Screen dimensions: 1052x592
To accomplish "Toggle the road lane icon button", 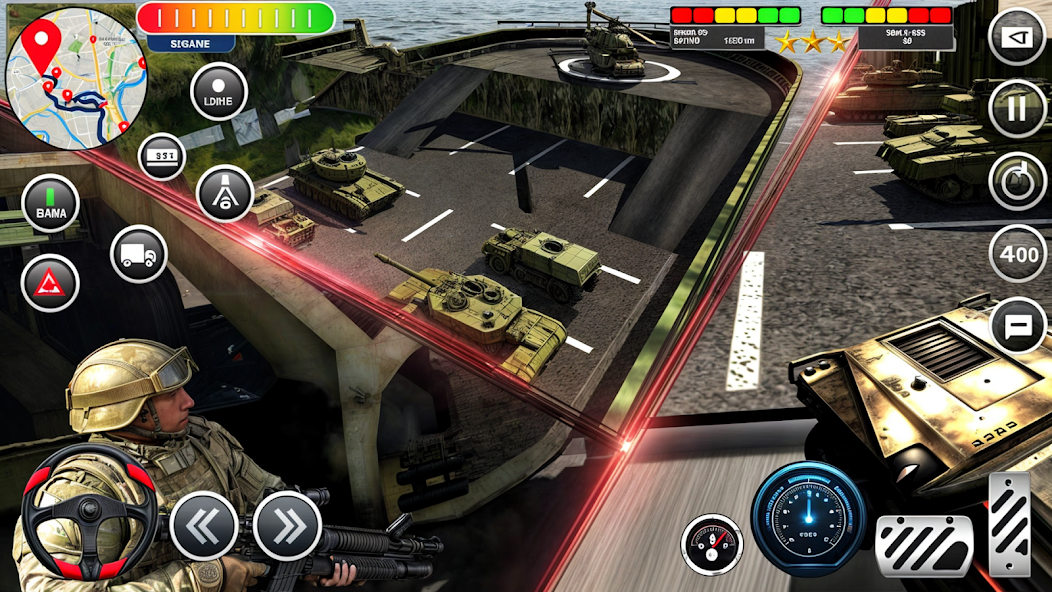I will click(x=225, y=193).
